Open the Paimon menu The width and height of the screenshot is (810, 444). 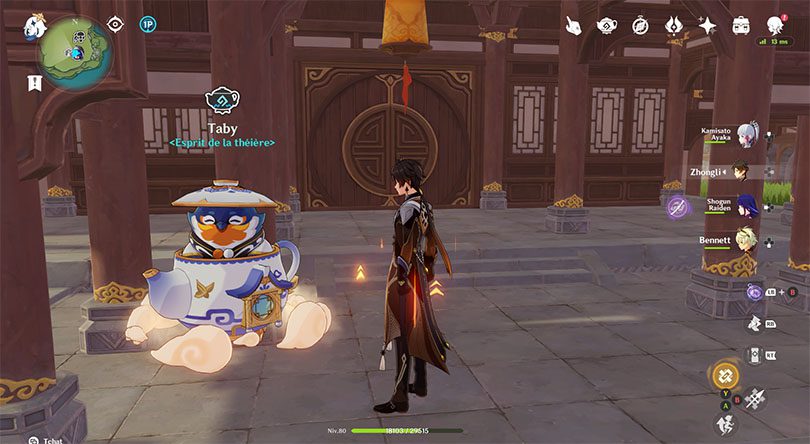point(34,21)
